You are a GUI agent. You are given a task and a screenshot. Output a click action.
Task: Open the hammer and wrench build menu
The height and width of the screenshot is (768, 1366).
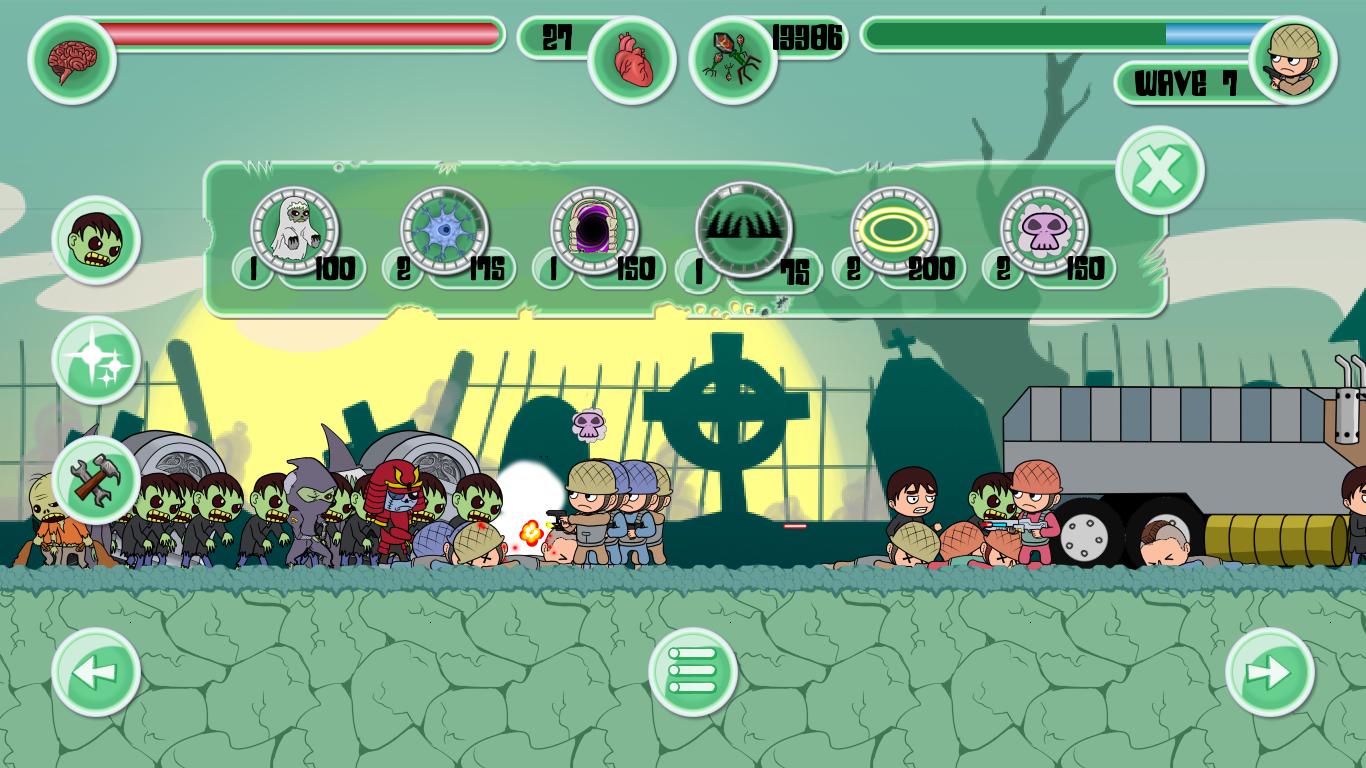pos(96,480)
